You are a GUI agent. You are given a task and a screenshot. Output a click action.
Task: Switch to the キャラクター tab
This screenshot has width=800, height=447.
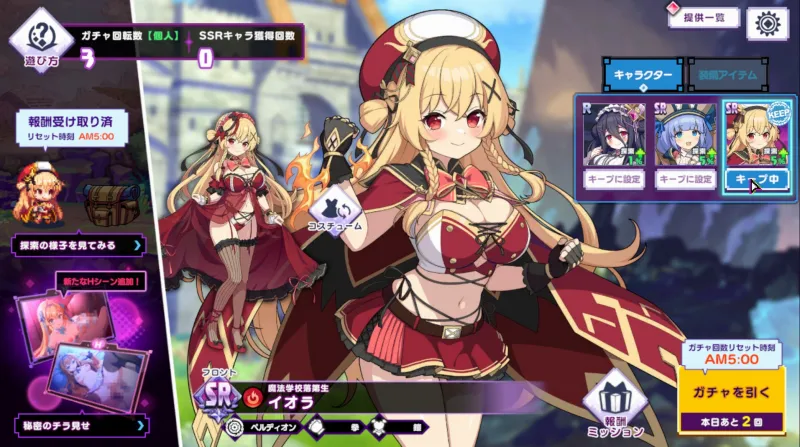tap(642, 73)
